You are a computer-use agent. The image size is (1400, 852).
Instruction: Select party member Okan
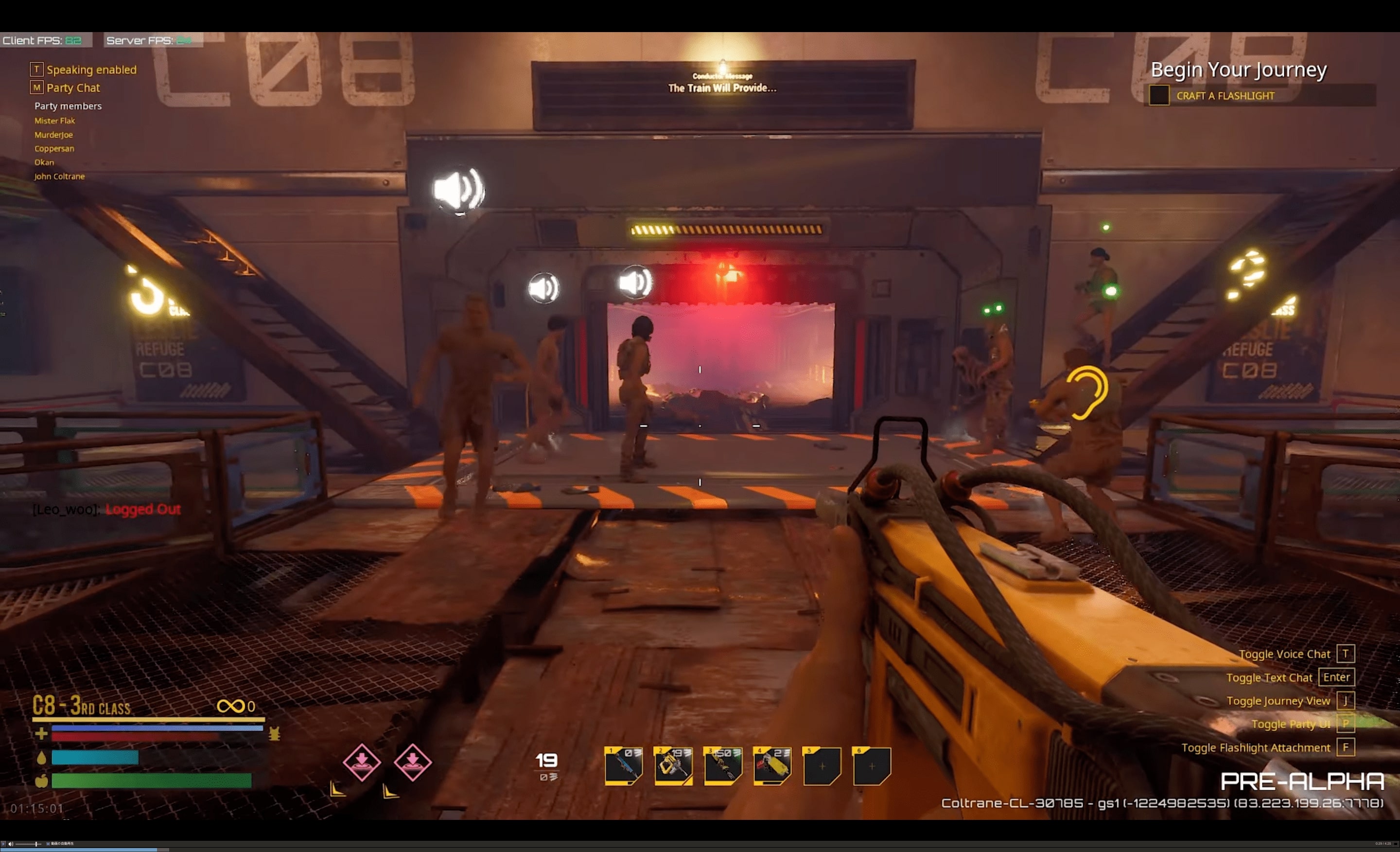(44, 162)
